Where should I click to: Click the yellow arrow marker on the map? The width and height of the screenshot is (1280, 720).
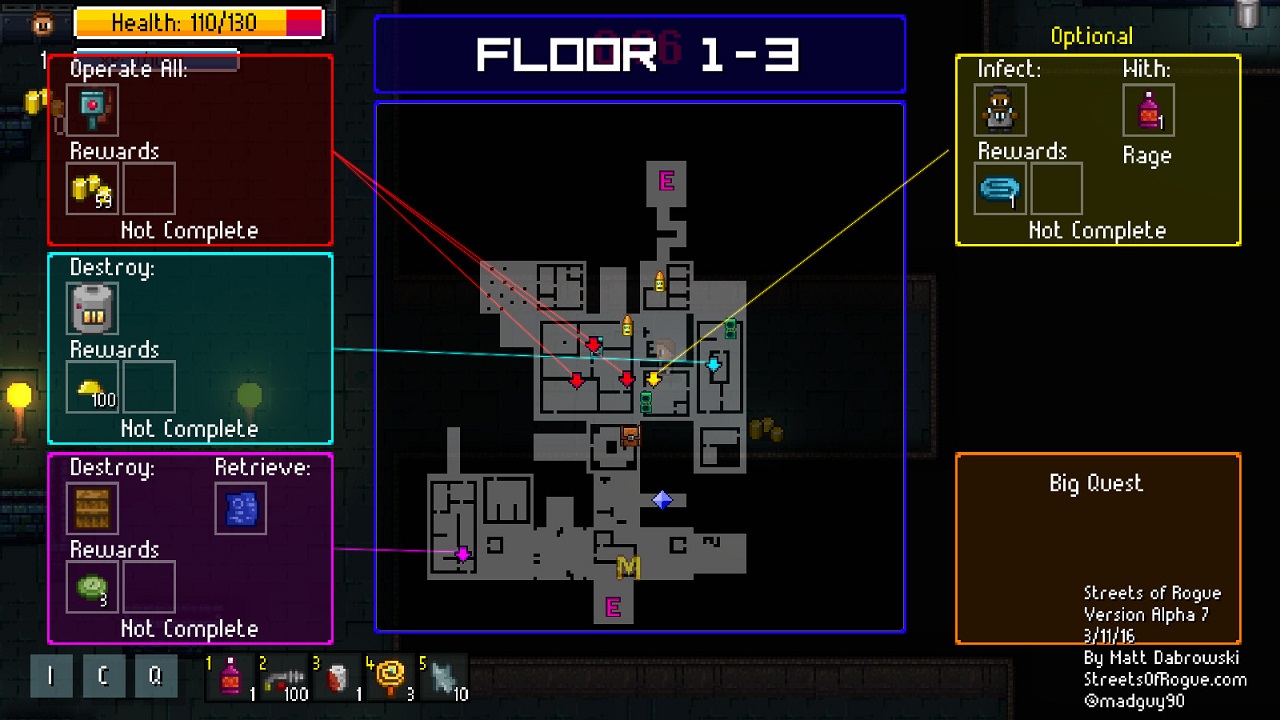653,379
